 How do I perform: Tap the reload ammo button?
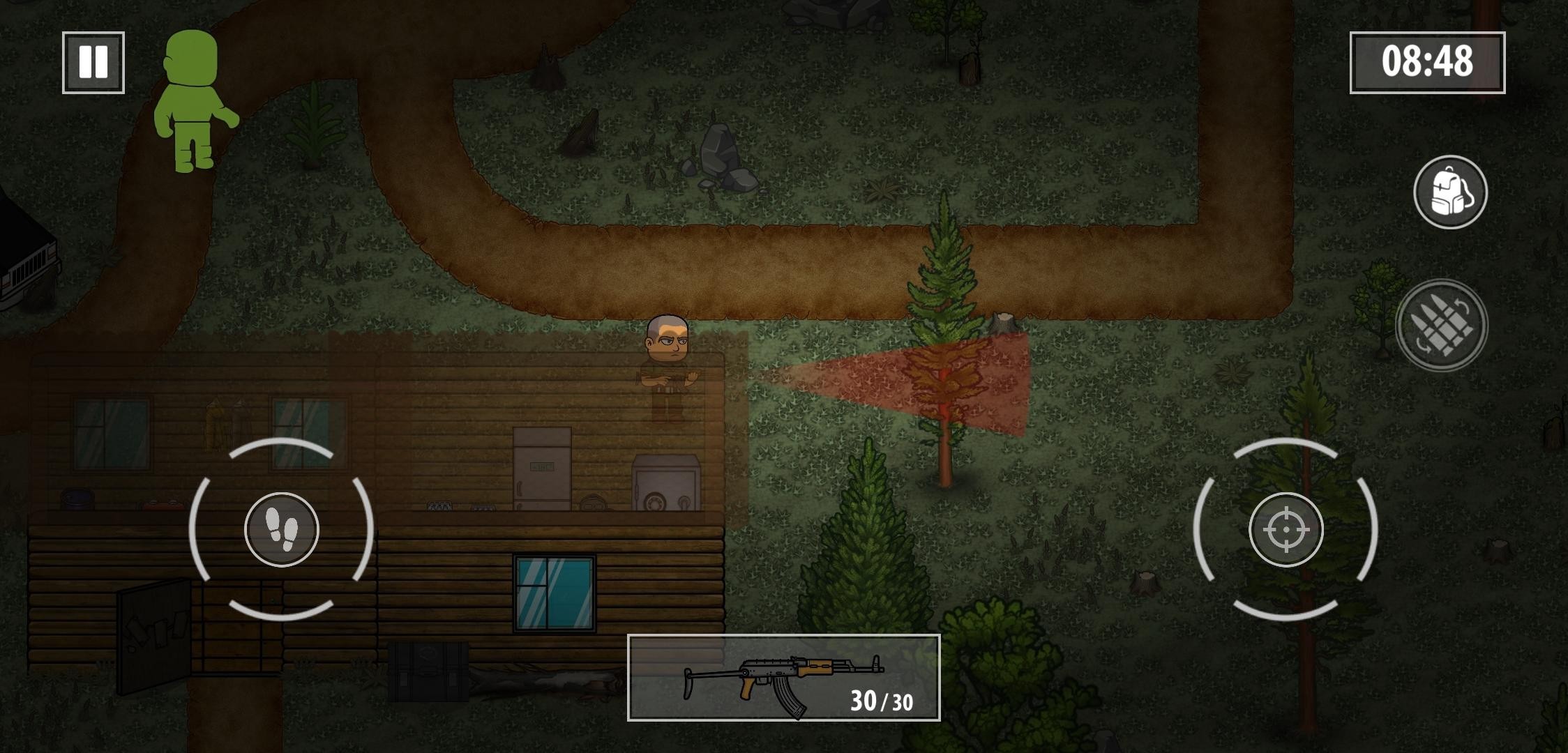click(x=1442, y=324)
